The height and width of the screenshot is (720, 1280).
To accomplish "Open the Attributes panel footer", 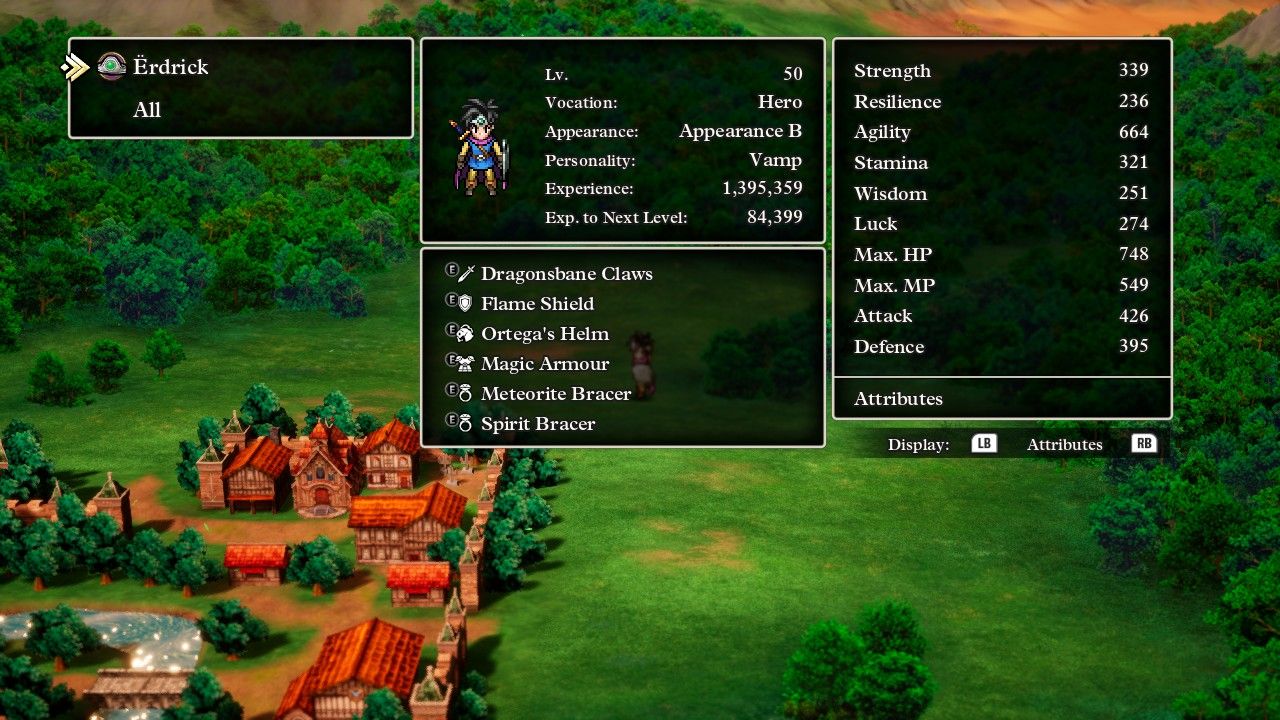I will [x=898, y=399].
